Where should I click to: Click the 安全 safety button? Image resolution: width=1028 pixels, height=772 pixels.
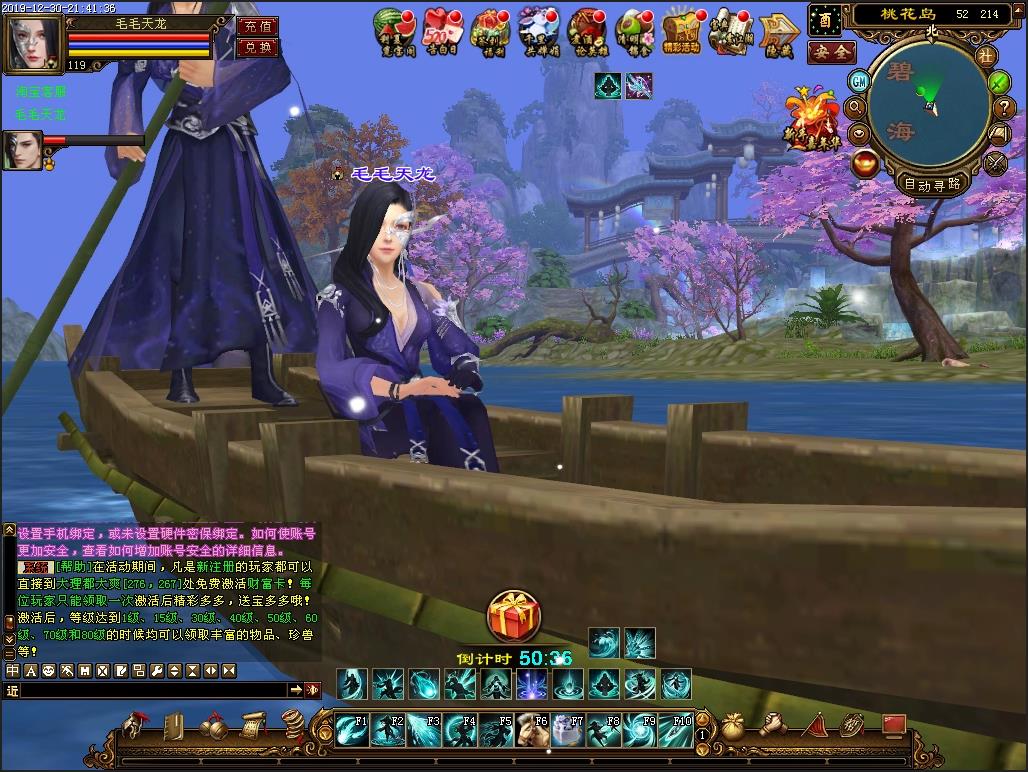(x=830, y=52)
